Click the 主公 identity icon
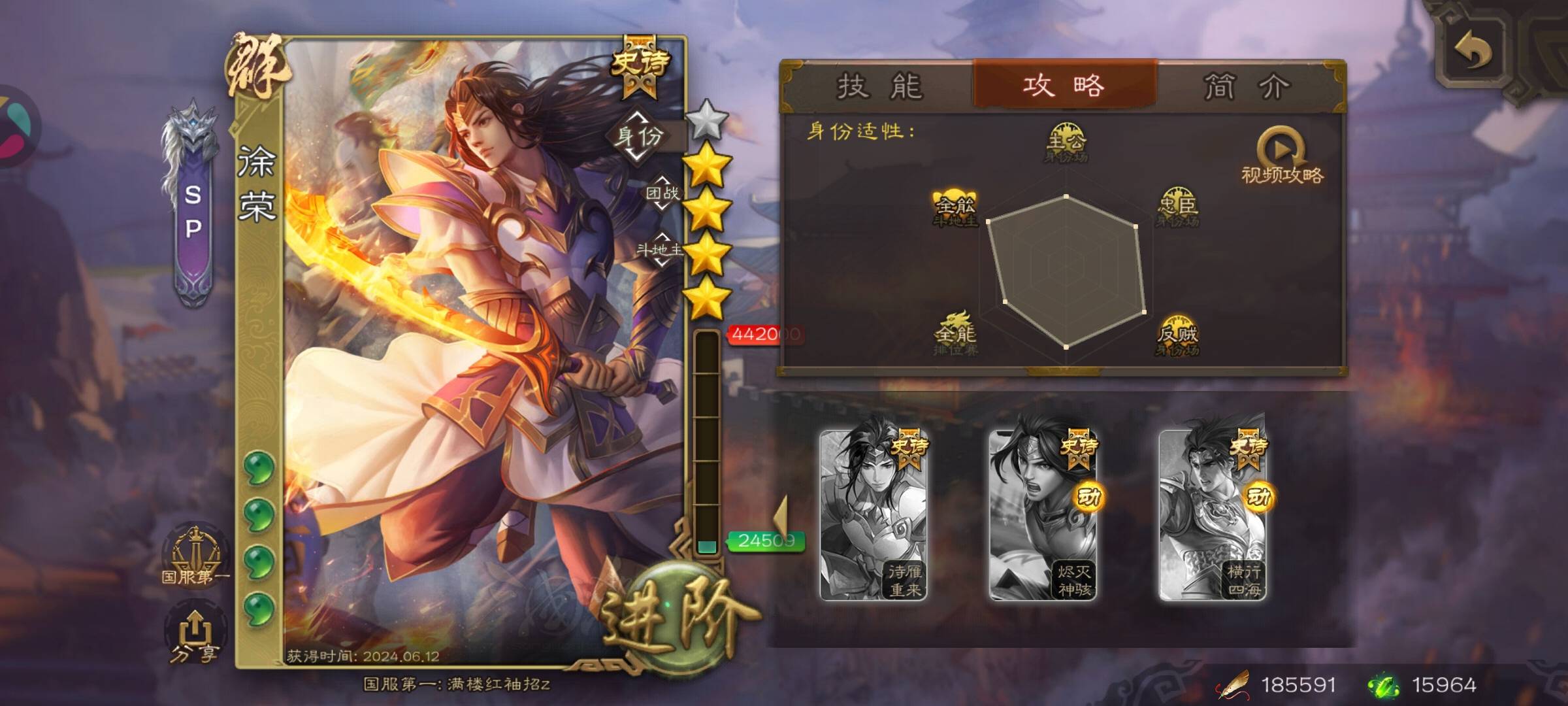The height and width of the screenshot is (706, 1568). (1066, 142)
